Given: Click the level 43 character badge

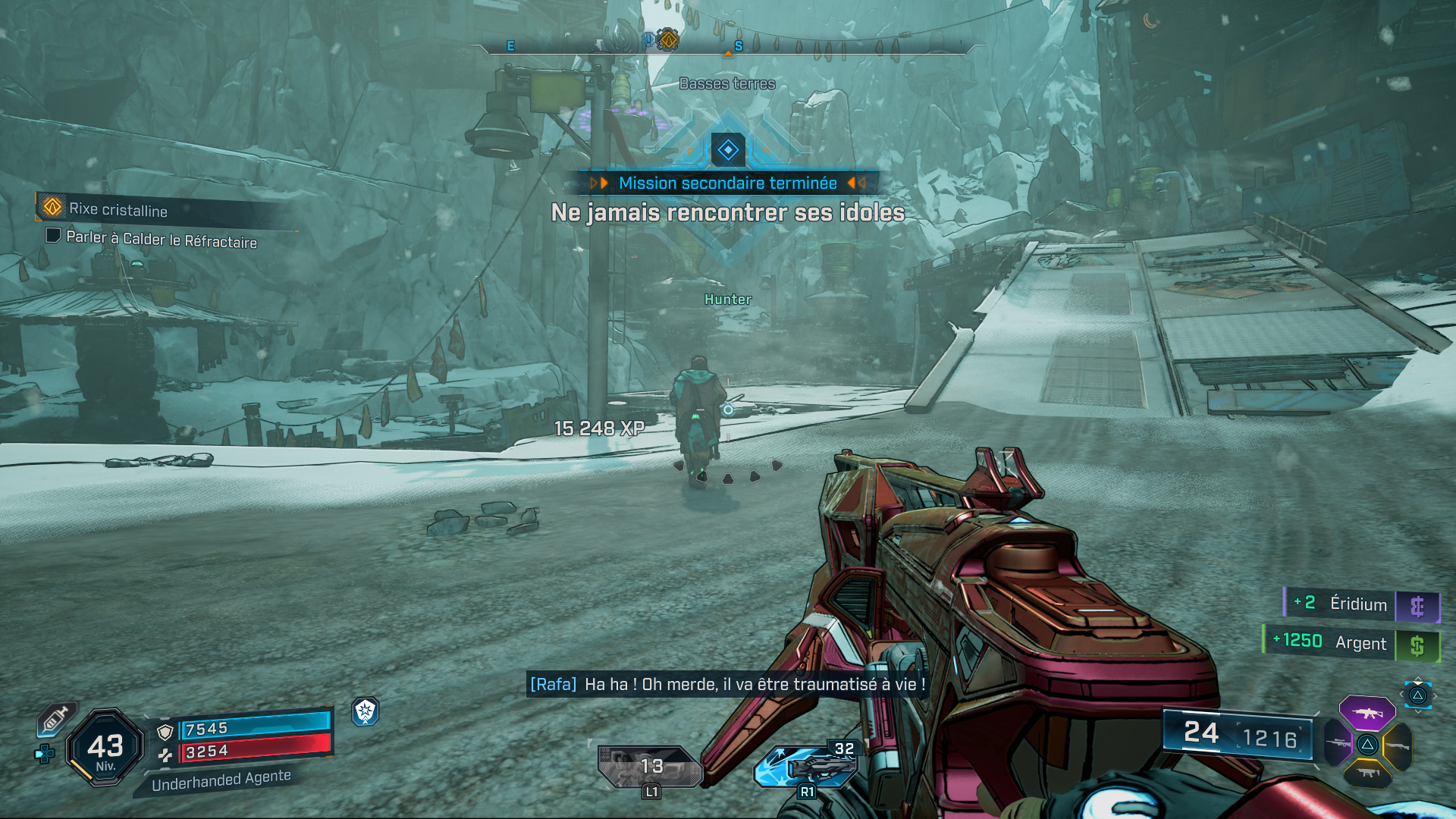Looking at the screenshot, I should pos(105,747).
